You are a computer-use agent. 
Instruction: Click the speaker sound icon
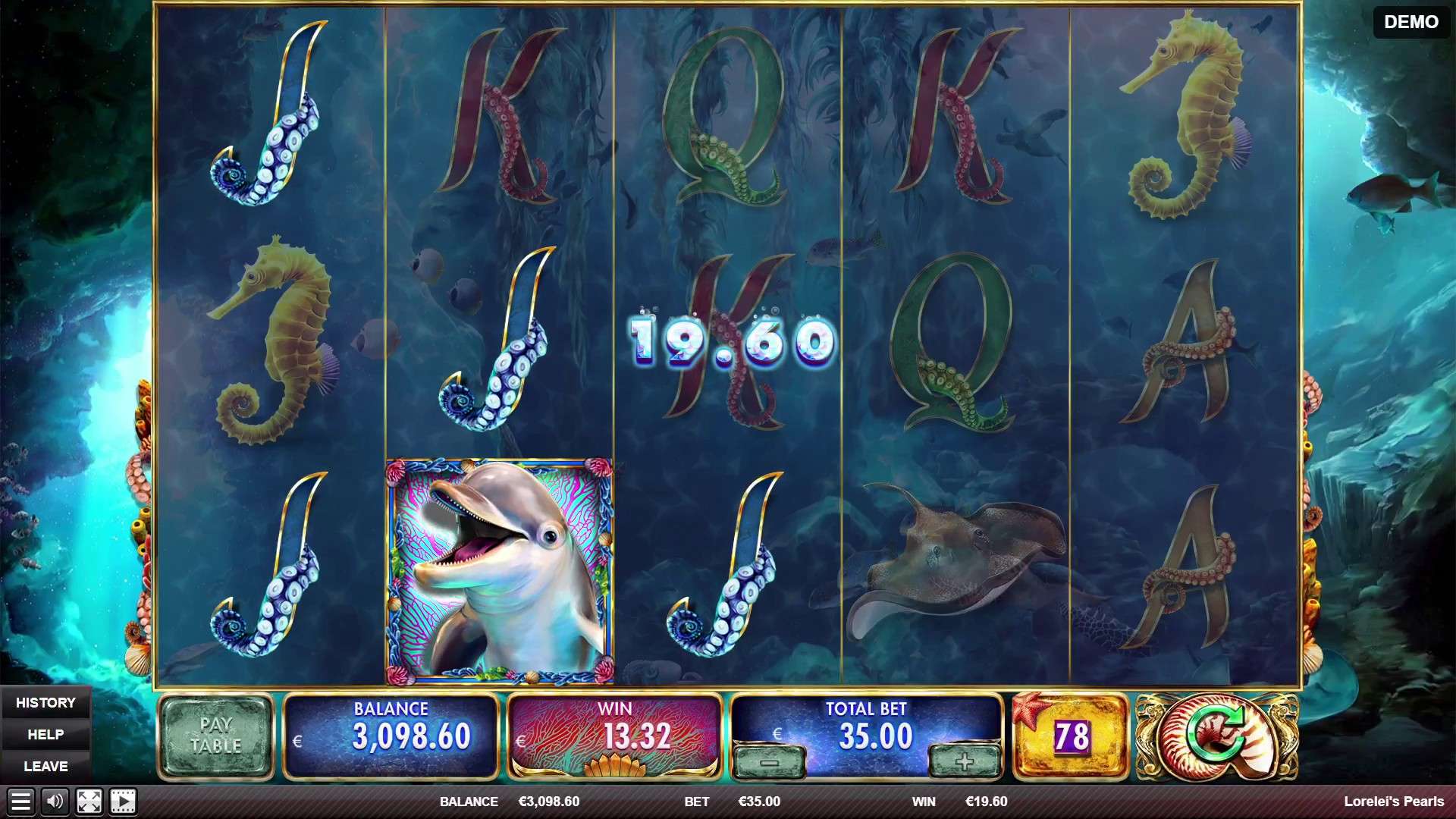tap(53, 800)
